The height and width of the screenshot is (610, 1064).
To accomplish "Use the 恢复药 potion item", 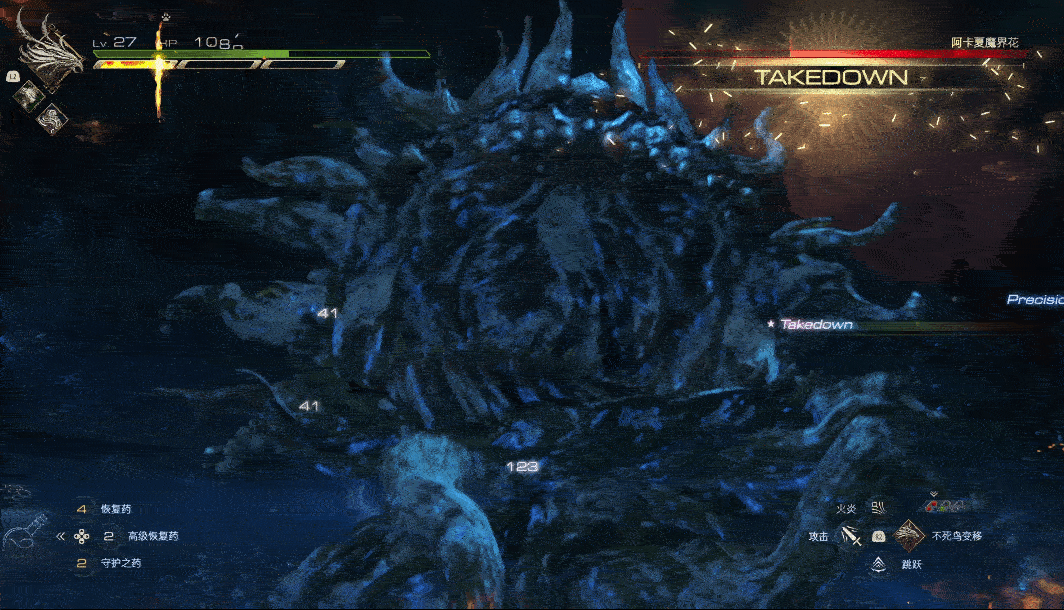I will (x=116, y=509).
